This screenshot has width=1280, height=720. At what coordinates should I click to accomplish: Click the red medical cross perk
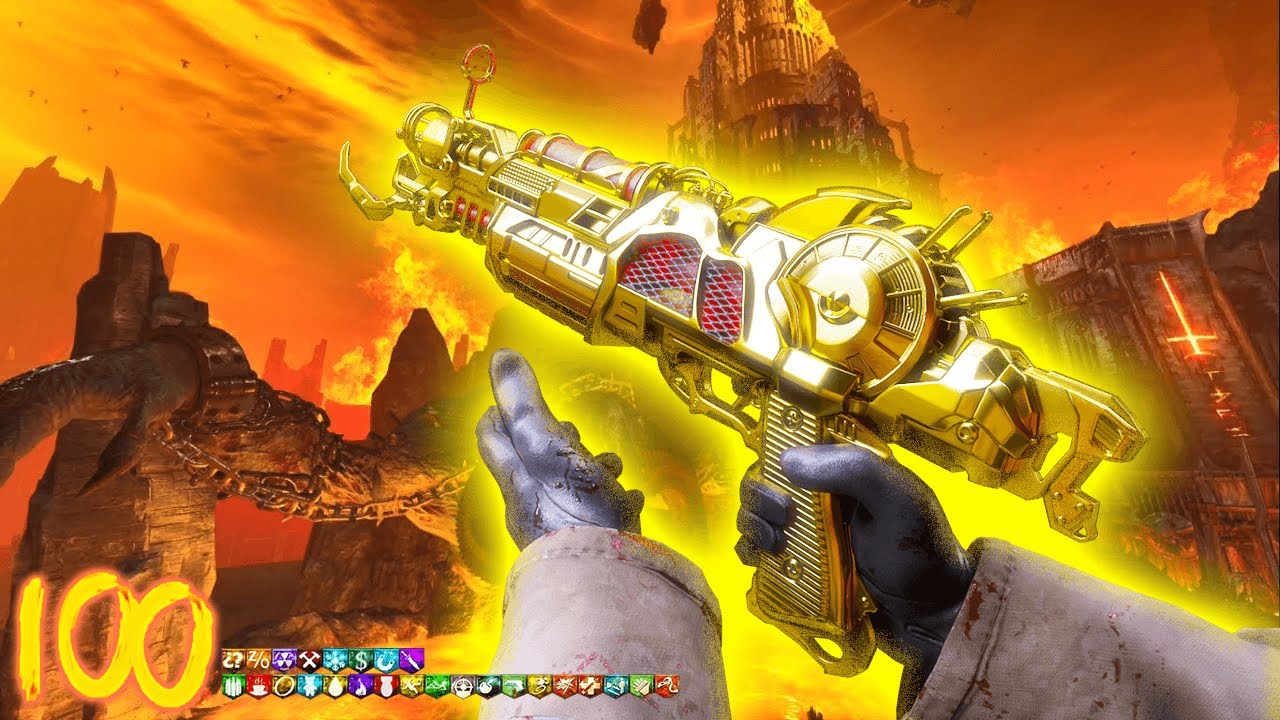591,686
